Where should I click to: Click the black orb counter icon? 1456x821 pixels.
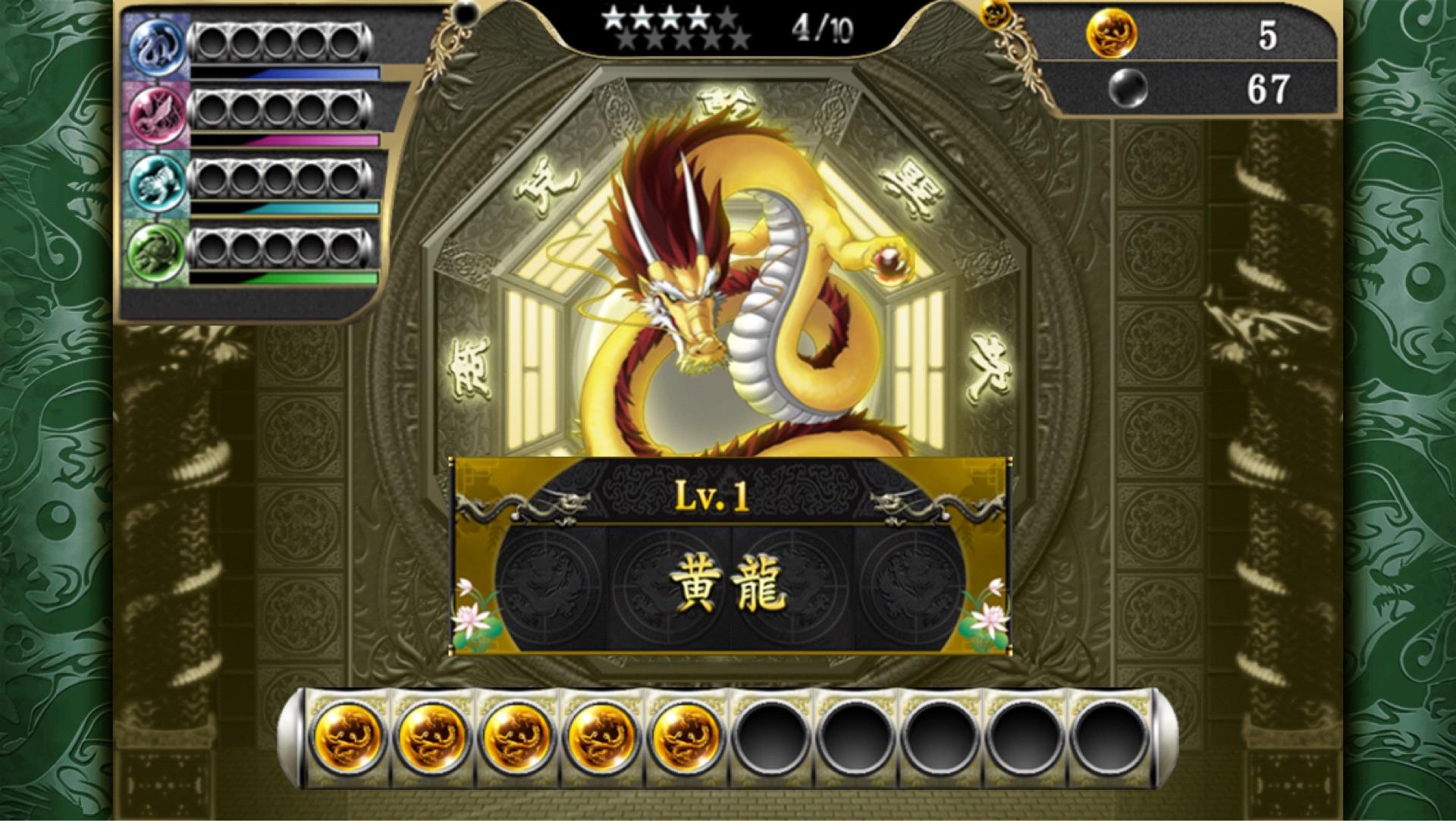[x=1127, y=89]
